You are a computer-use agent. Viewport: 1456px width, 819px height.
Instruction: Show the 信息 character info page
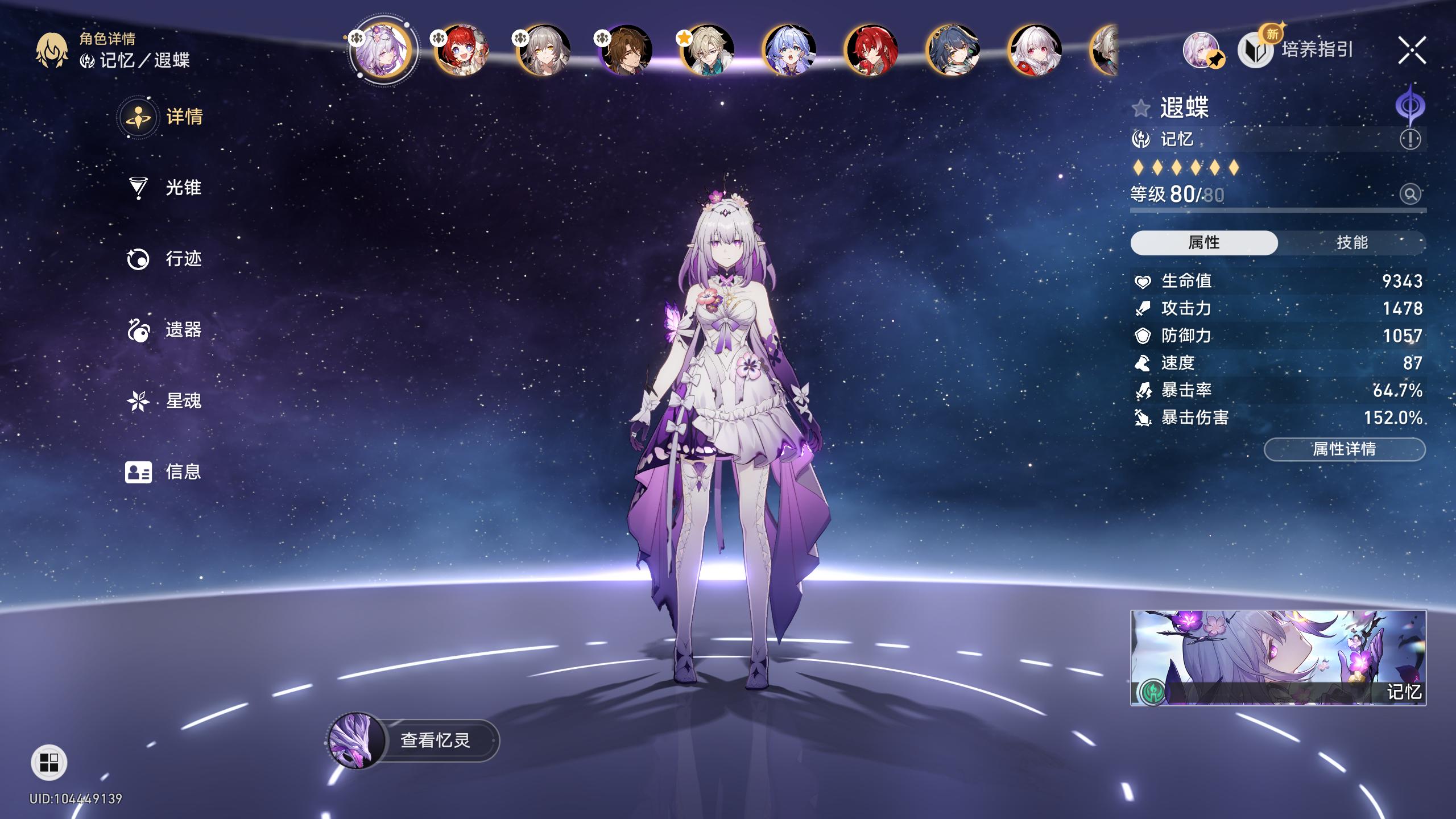click(x=165, y=471)
